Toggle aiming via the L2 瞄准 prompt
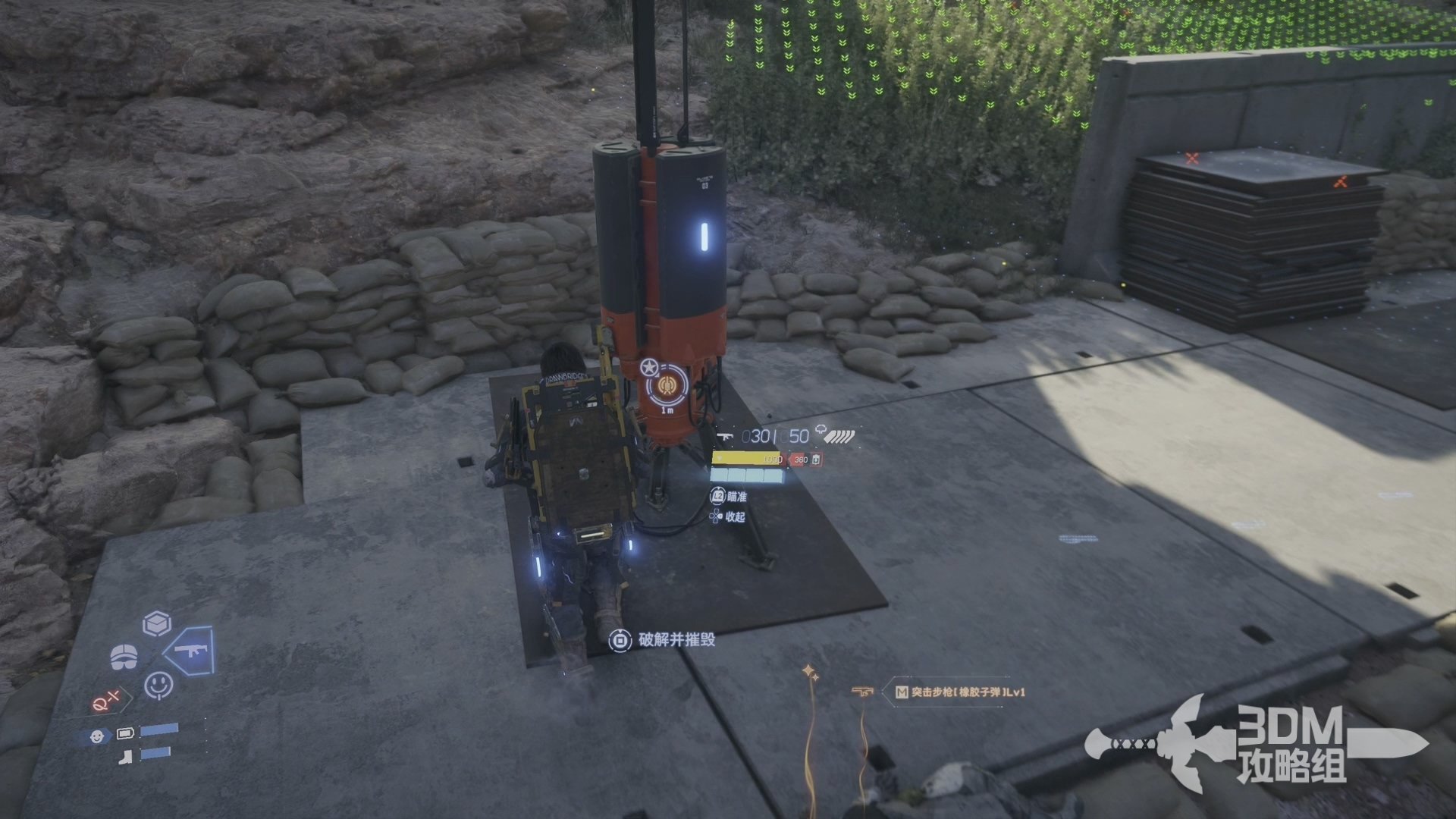Image resolution: width=1456 pixels, height=819 pixels. coord(720,497)
